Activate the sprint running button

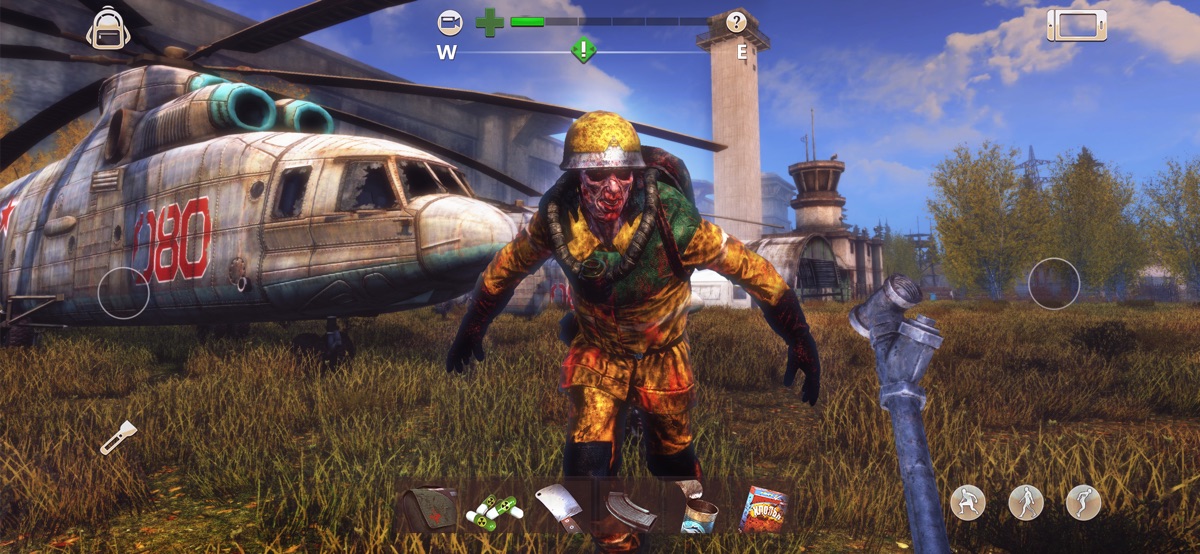pos(1083,502)
